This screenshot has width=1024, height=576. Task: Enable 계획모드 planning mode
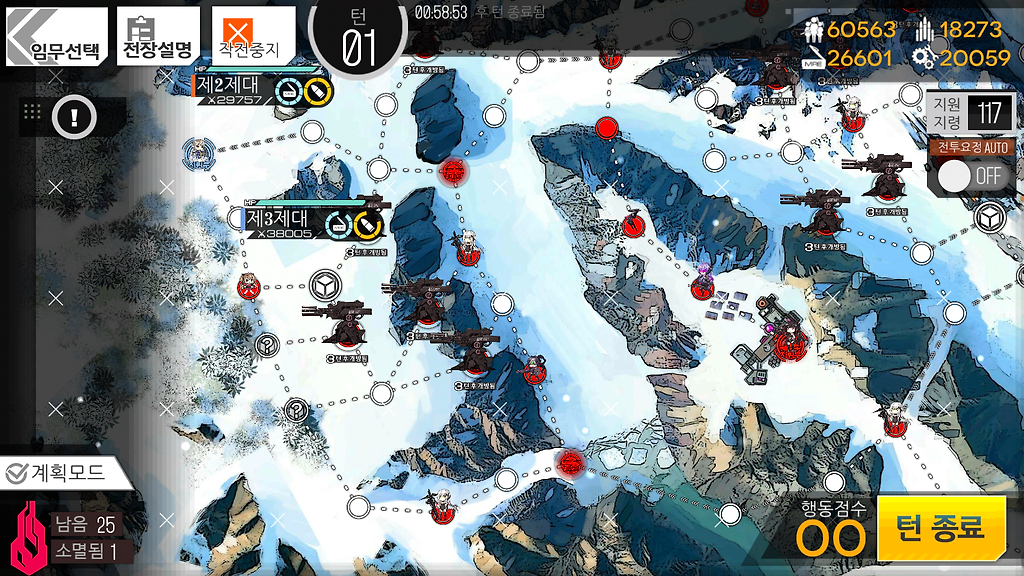point(56,473)
